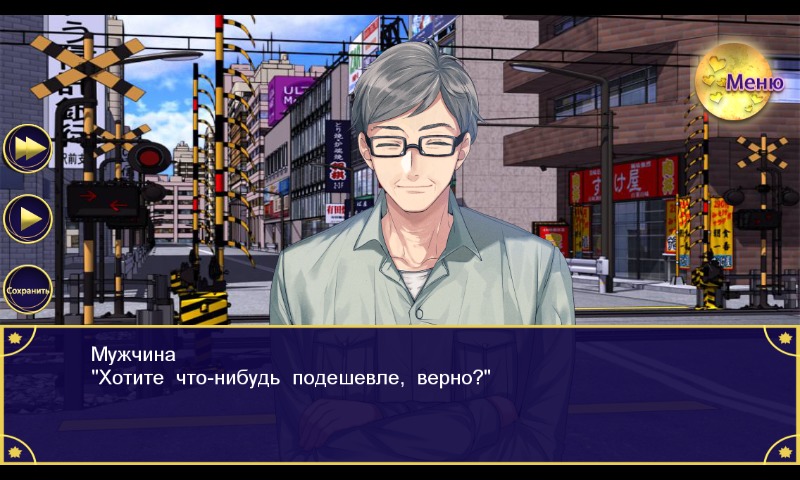800x480 pixels.
Task: Activate the fast-forward skip button
Action: 28,148
